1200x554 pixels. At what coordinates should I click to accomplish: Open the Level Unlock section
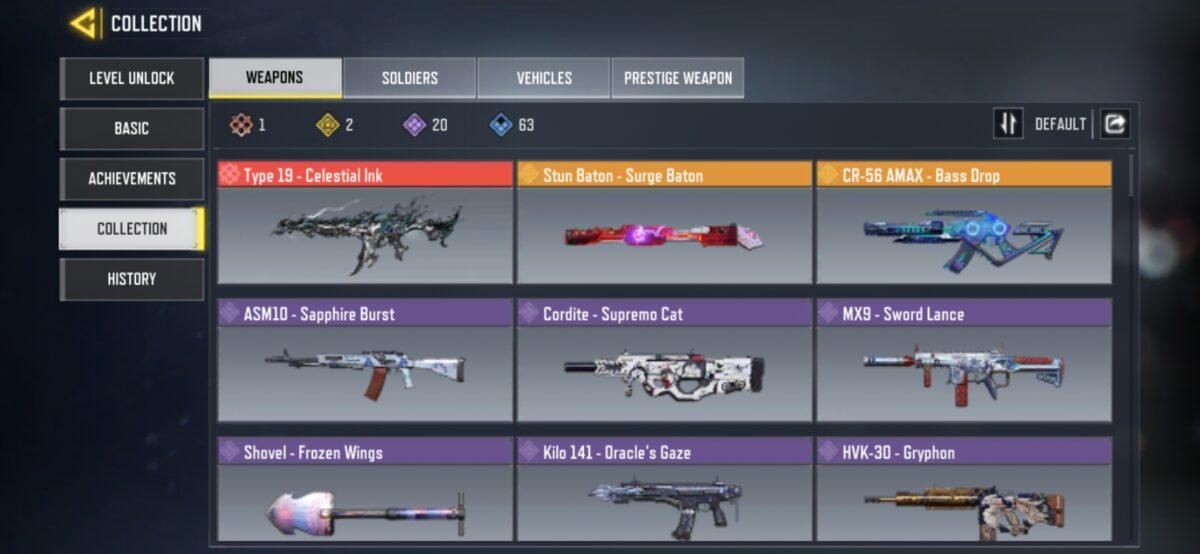[x=132, y=78]
